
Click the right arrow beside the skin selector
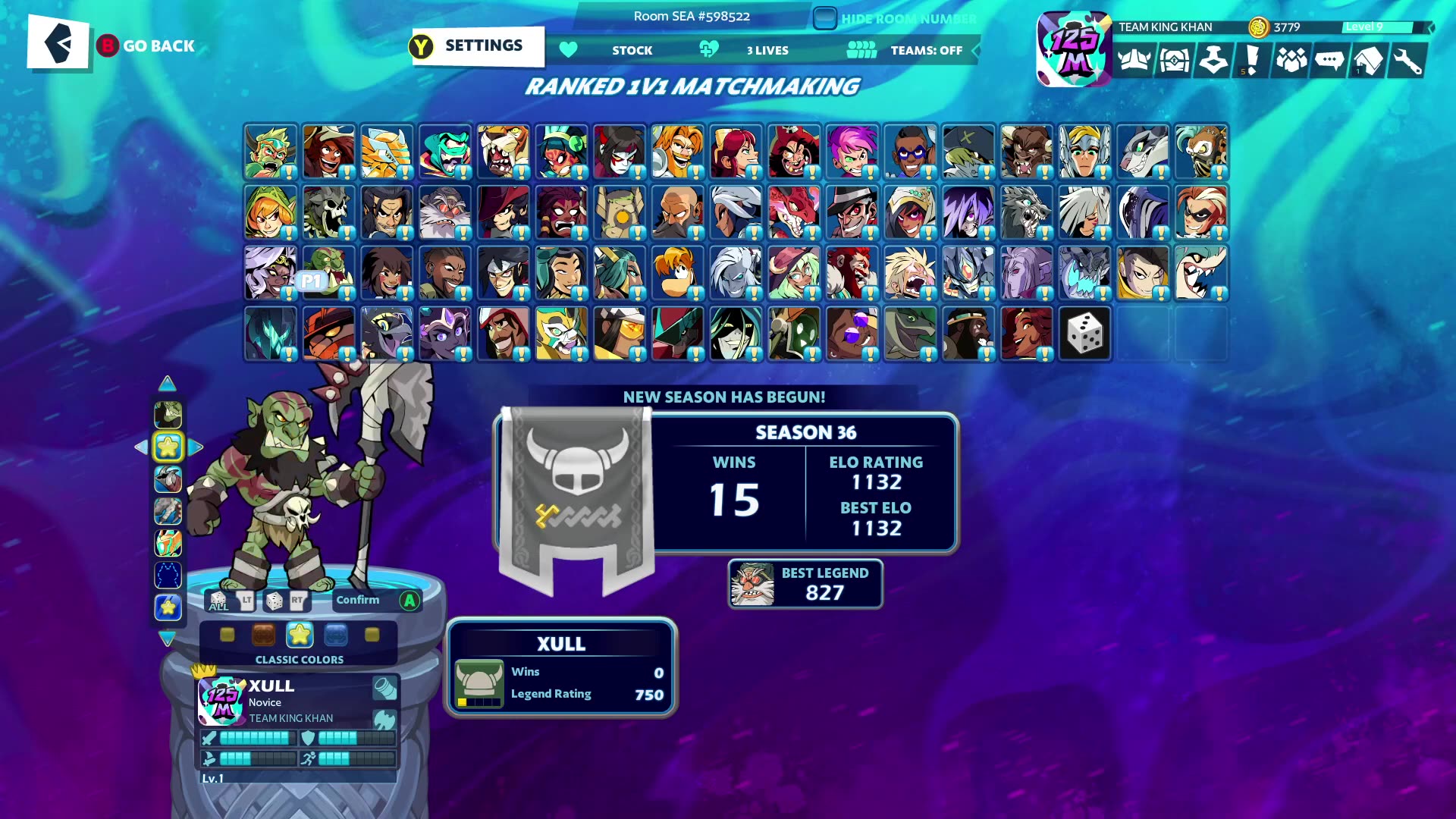point(196,447)
